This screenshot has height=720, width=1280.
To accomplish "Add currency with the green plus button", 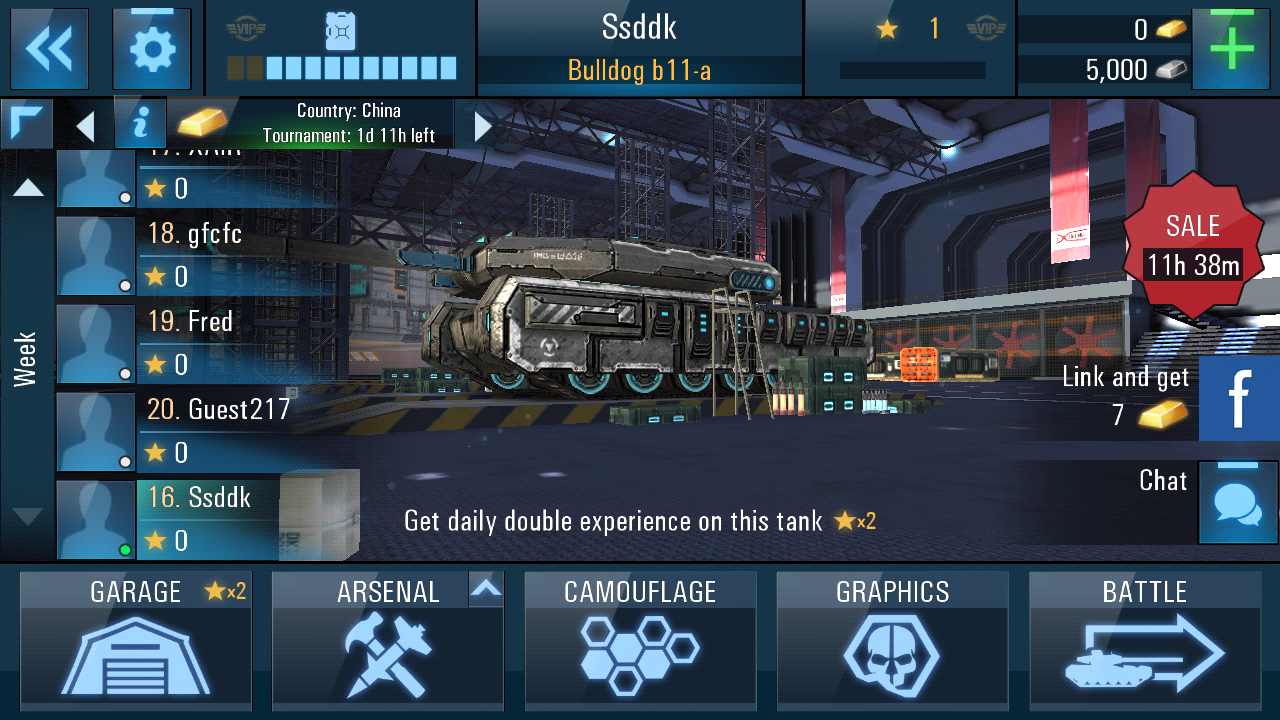I will (x=1231, y=48).
